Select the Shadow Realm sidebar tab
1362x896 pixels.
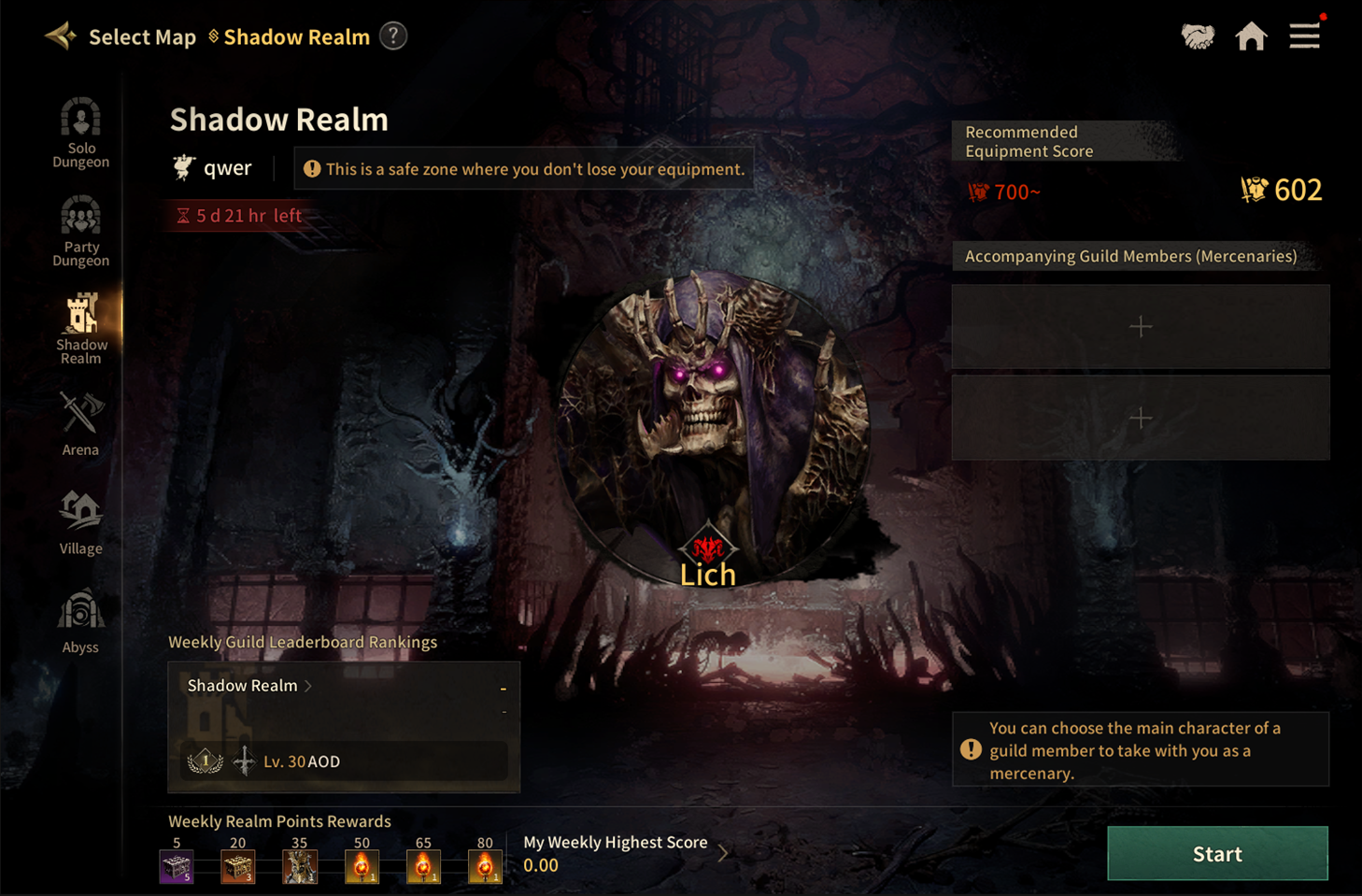coord(80,329)
